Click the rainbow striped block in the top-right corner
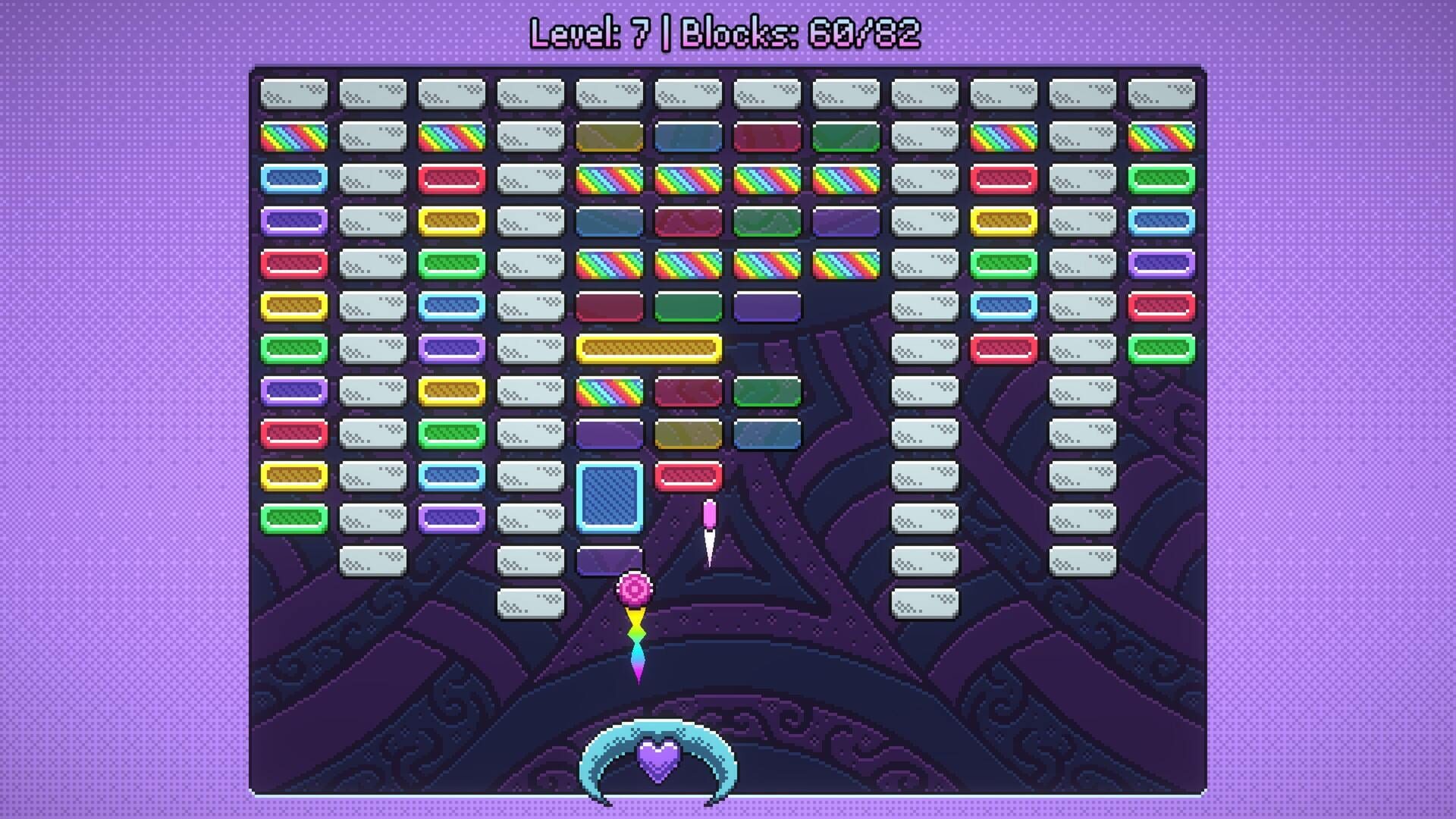Viewport: 1456px width, 819px height. (x=1162, y=136)
